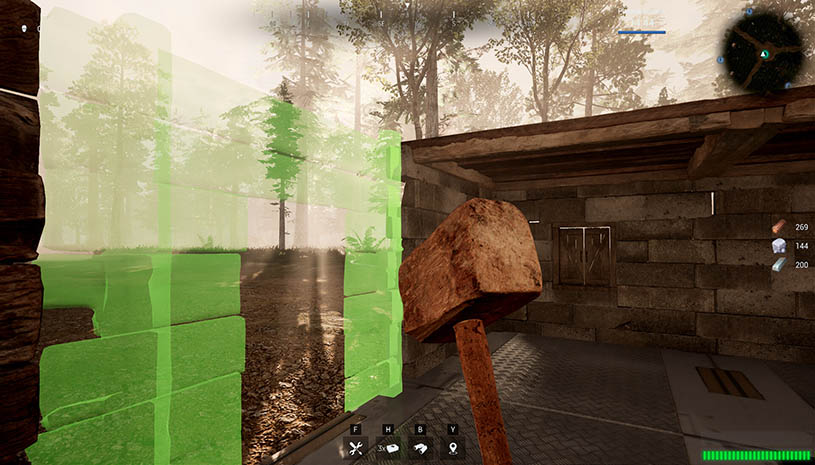Image resolution: width=815 pixels, height=465 pixels.
Task: Select the white stone resource icon
Action: coord(778,246)
